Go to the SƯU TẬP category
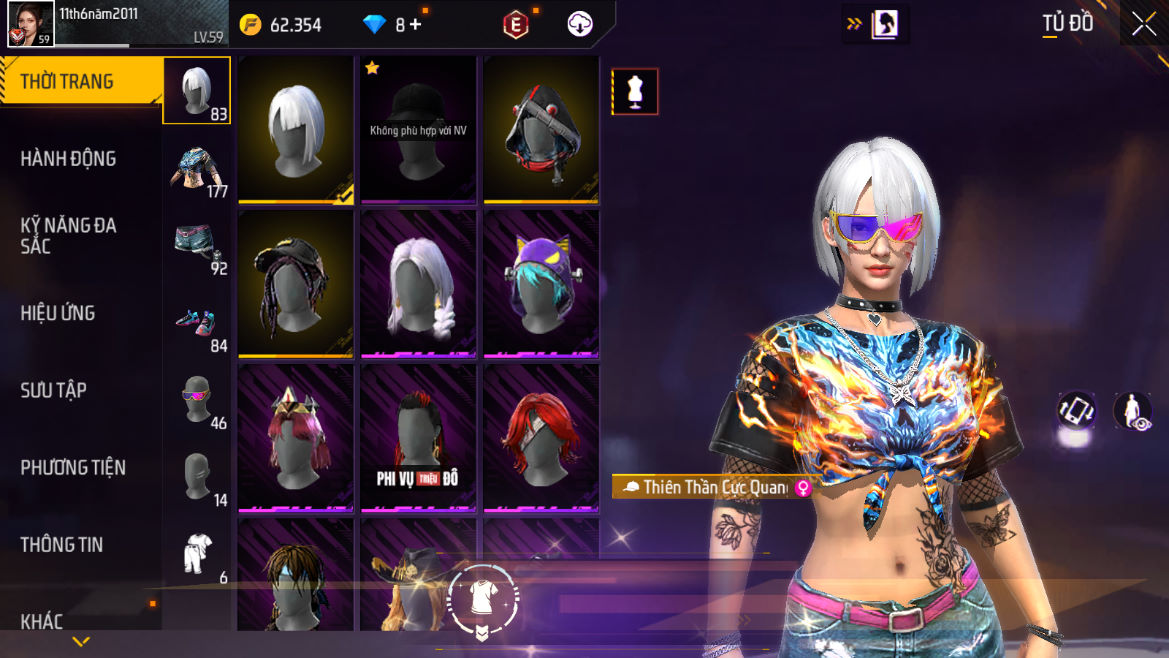1169x658 pixels. 54,390
